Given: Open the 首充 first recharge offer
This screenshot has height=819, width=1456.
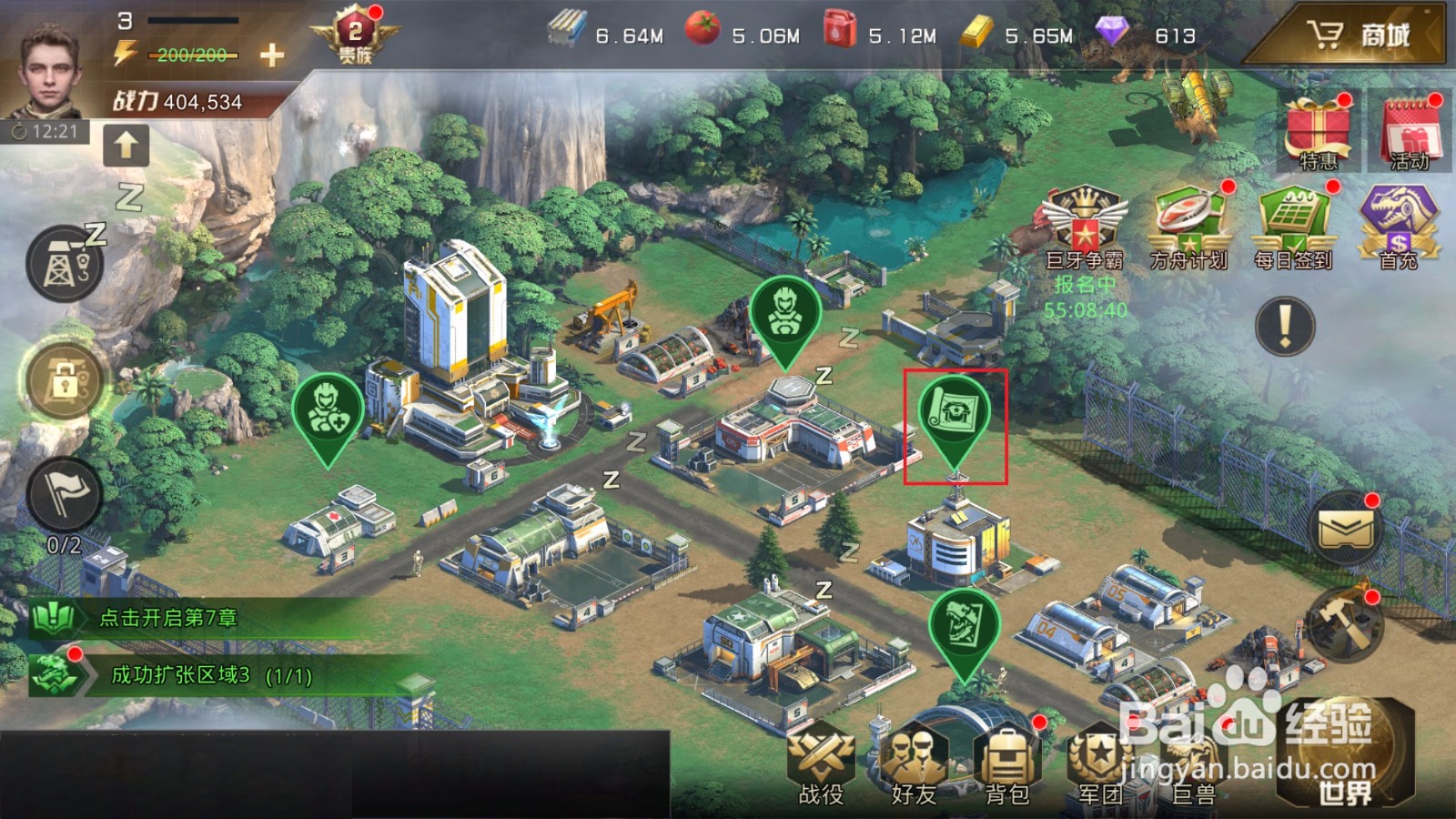Looking at the screenshot, I should [x=1398, y=227].
